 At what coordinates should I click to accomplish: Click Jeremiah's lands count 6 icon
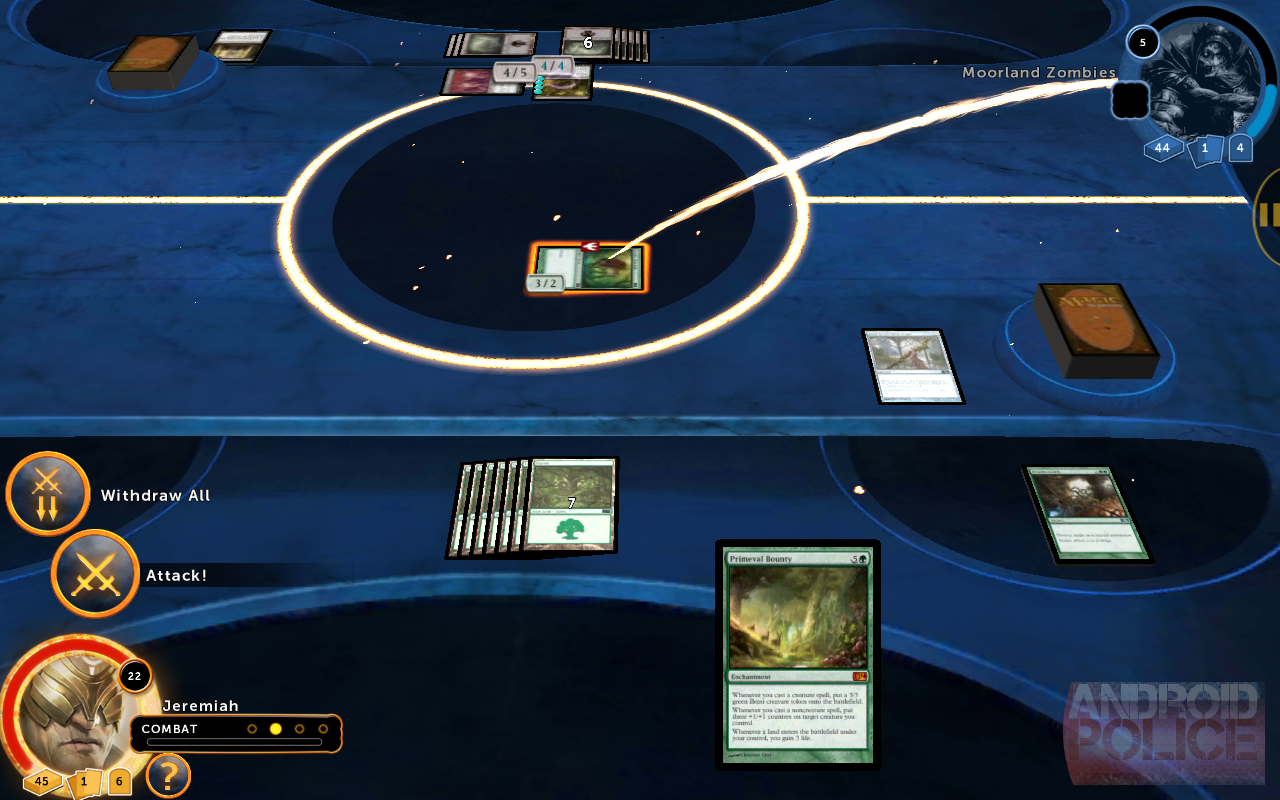coord(118,781)
